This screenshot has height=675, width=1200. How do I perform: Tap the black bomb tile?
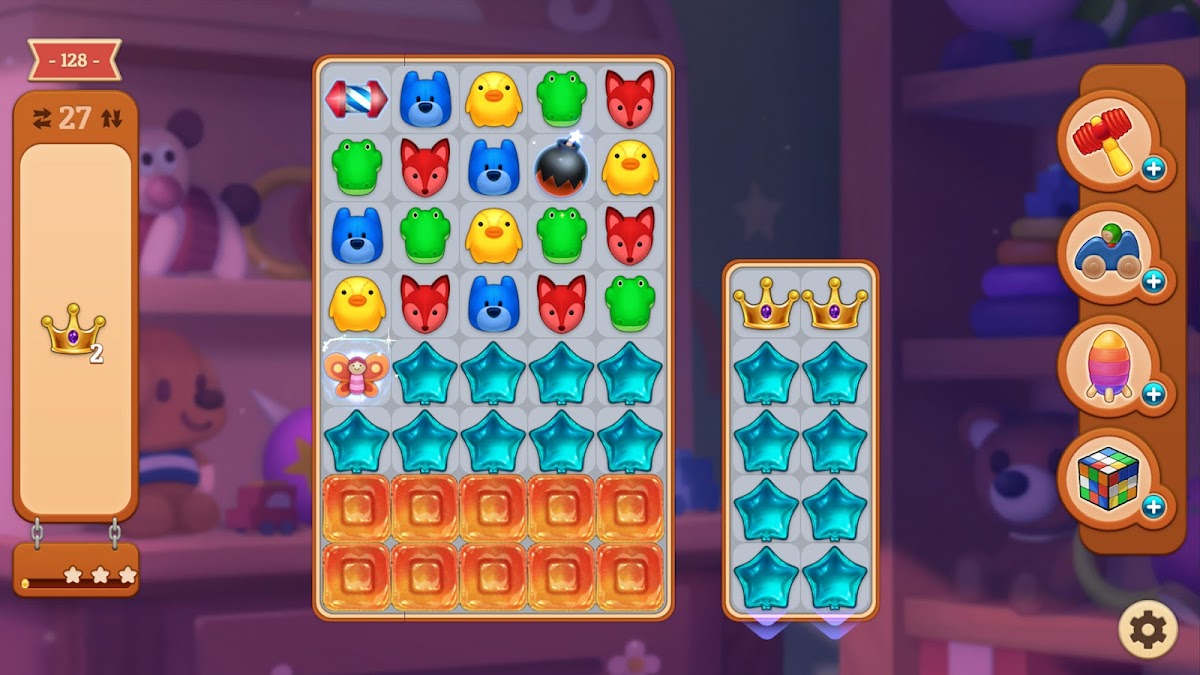[x=562, y=166]
